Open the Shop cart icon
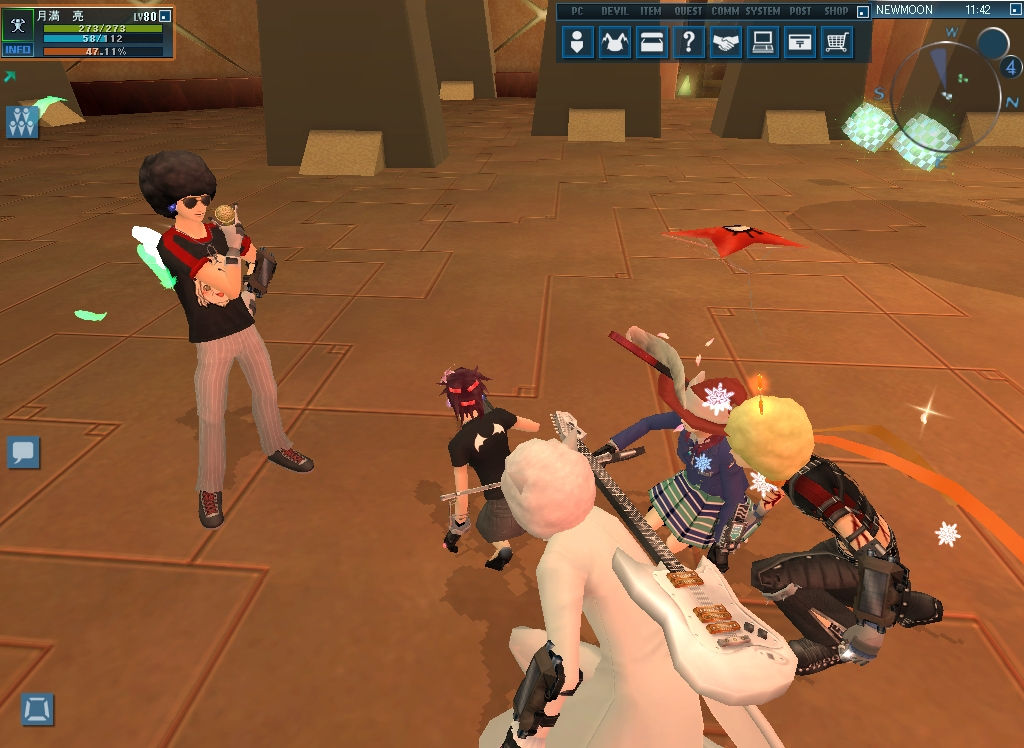The height and width of the screenshot is (748, 1024). 837,43
